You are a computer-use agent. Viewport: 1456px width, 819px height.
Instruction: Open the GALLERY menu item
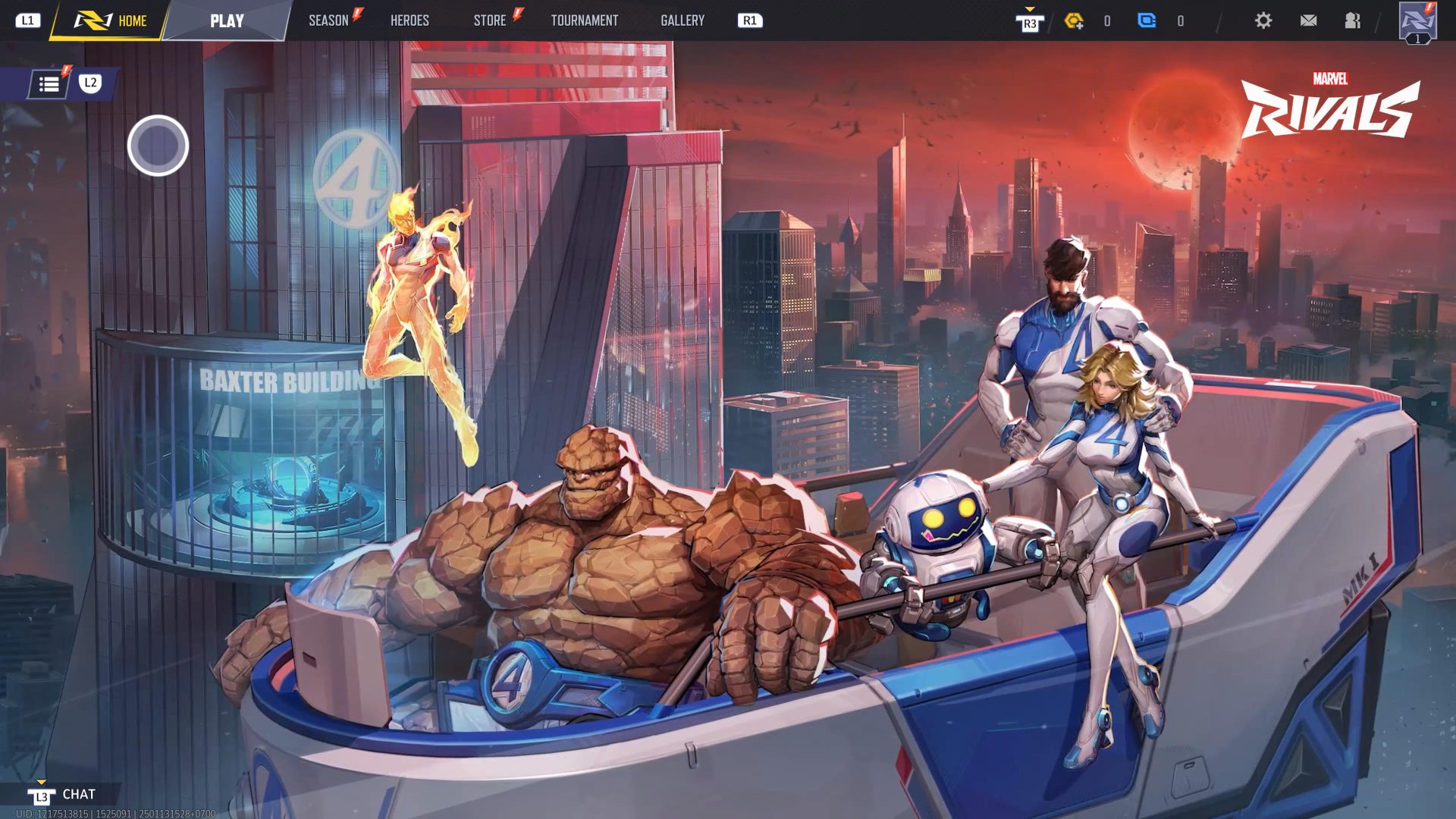click(x=682, y=20)
